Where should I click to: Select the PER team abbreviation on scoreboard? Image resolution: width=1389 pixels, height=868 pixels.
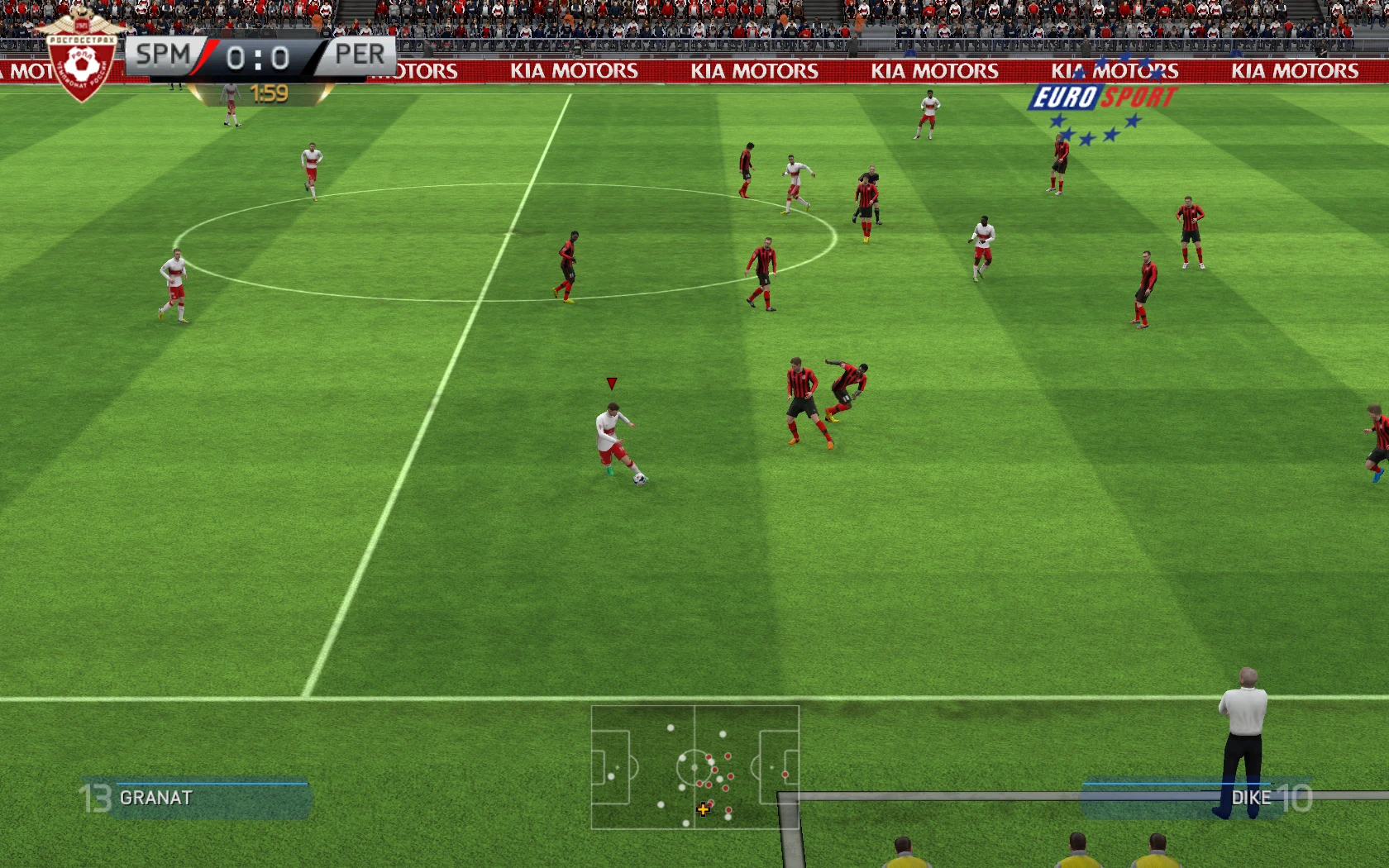[x=362, y=55]
